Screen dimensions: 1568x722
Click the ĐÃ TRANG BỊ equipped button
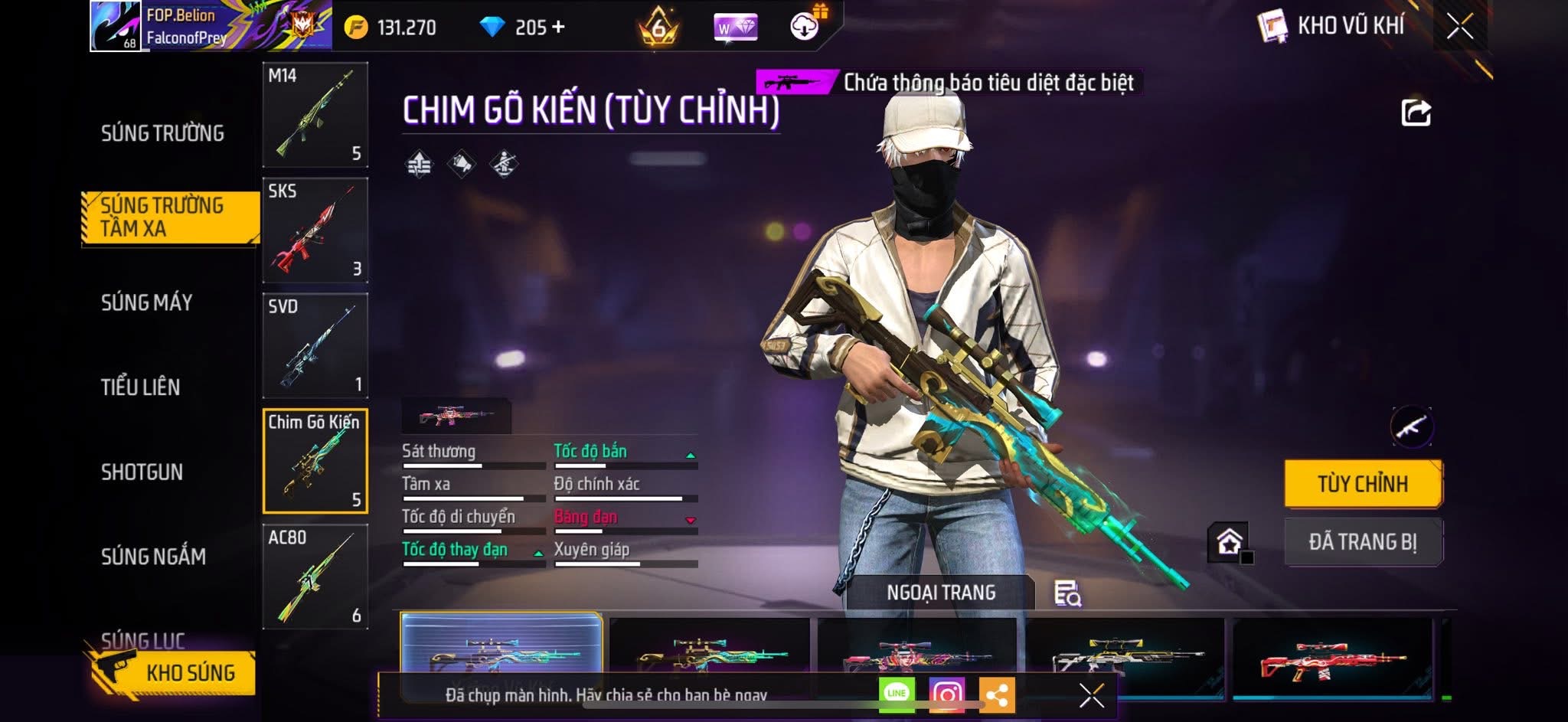(1363, 542)
